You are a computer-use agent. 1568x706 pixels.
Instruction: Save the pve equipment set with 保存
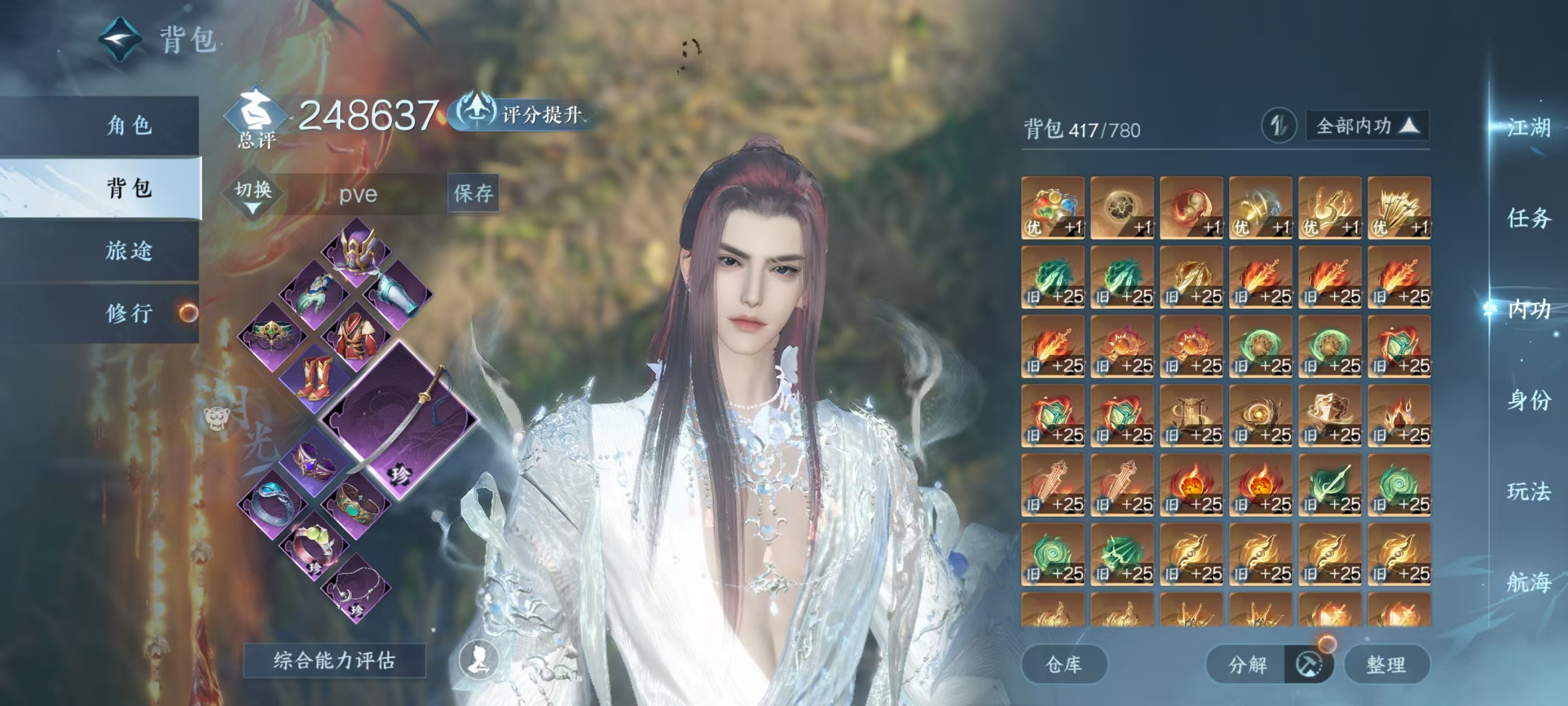pyautogui.click(x=473, y=194)
